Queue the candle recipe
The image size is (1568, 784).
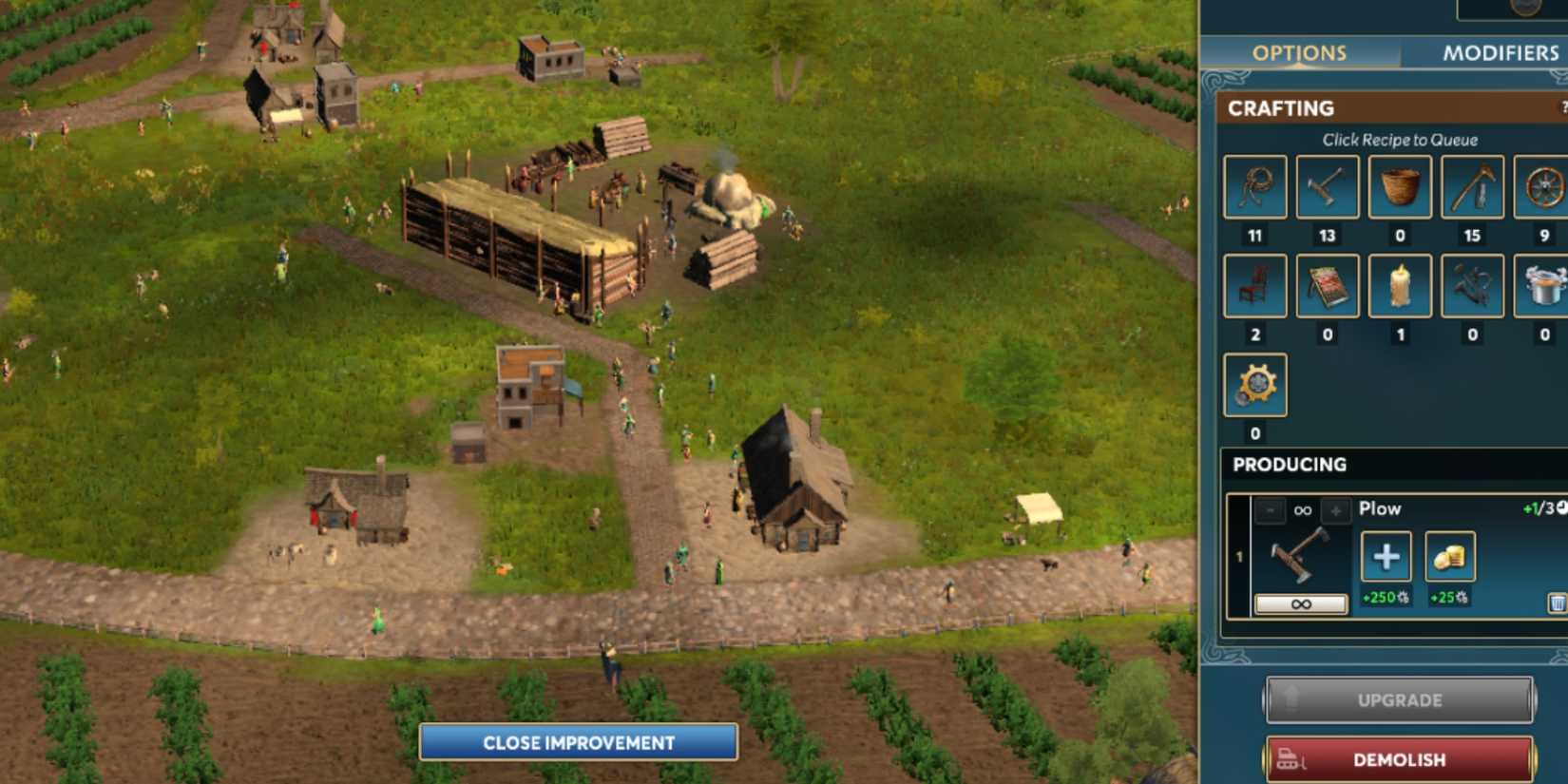click(x=1400, y=286)
